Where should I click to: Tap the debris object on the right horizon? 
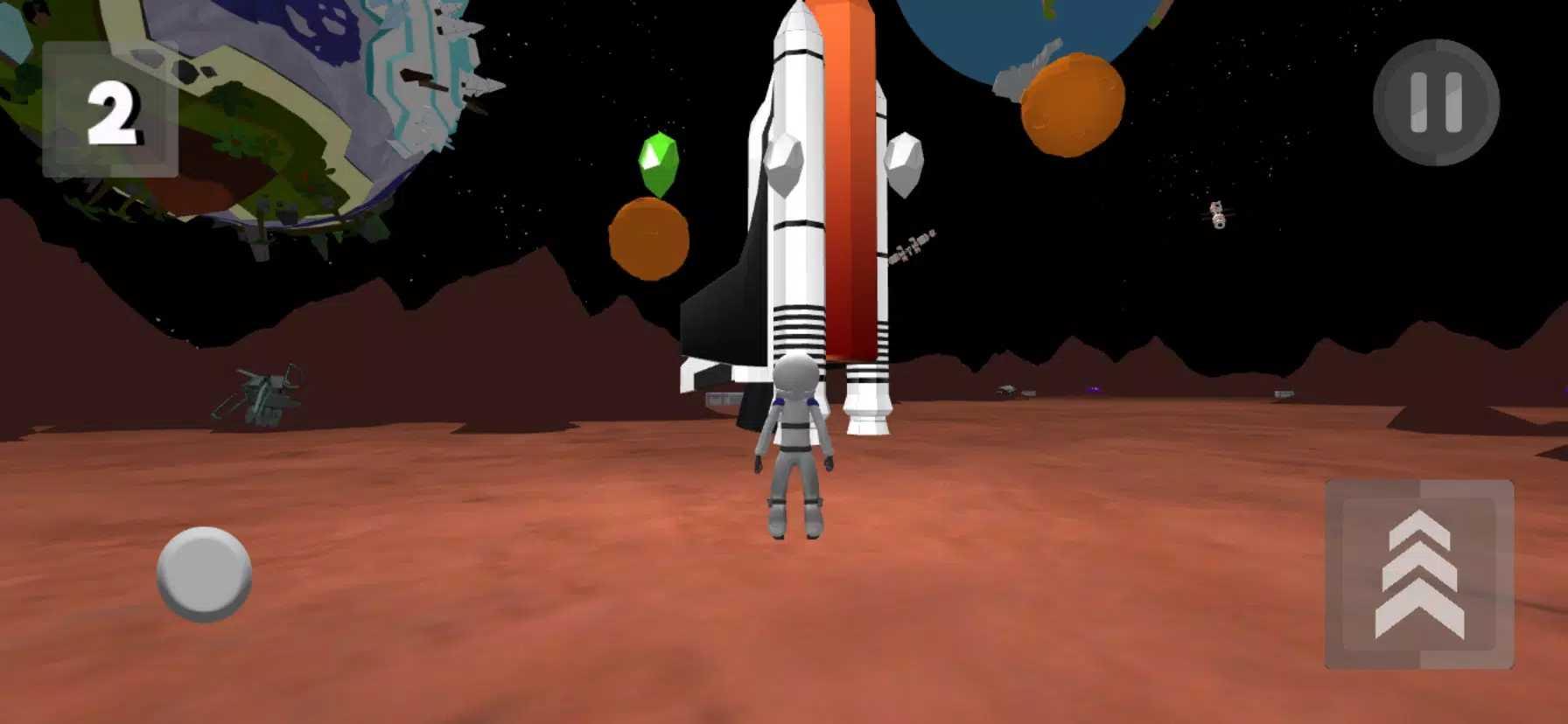coord(1286,395)
